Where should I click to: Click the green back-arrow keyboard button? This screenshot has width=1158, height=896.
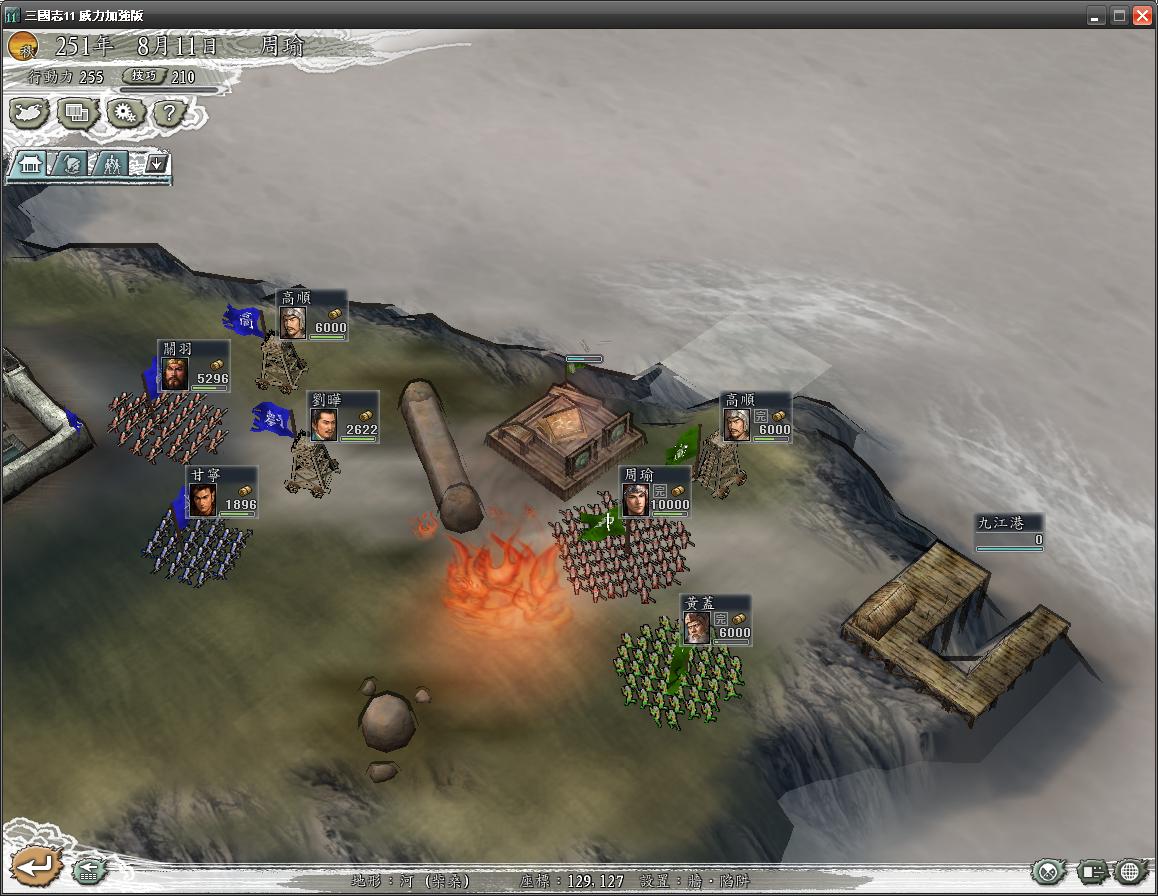point(89,870)
